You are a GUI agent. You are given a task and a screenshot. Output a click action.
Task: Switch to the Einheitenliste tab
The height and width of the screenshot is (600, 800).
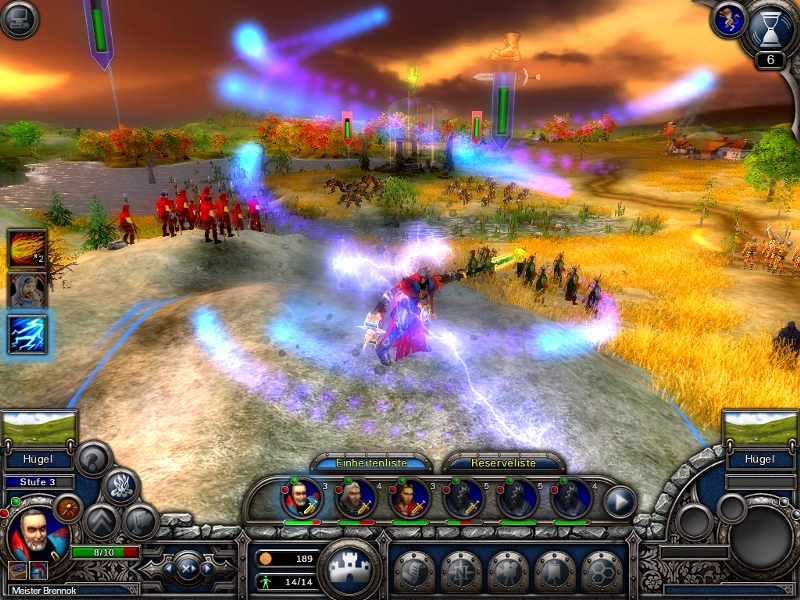coord(371,463)
